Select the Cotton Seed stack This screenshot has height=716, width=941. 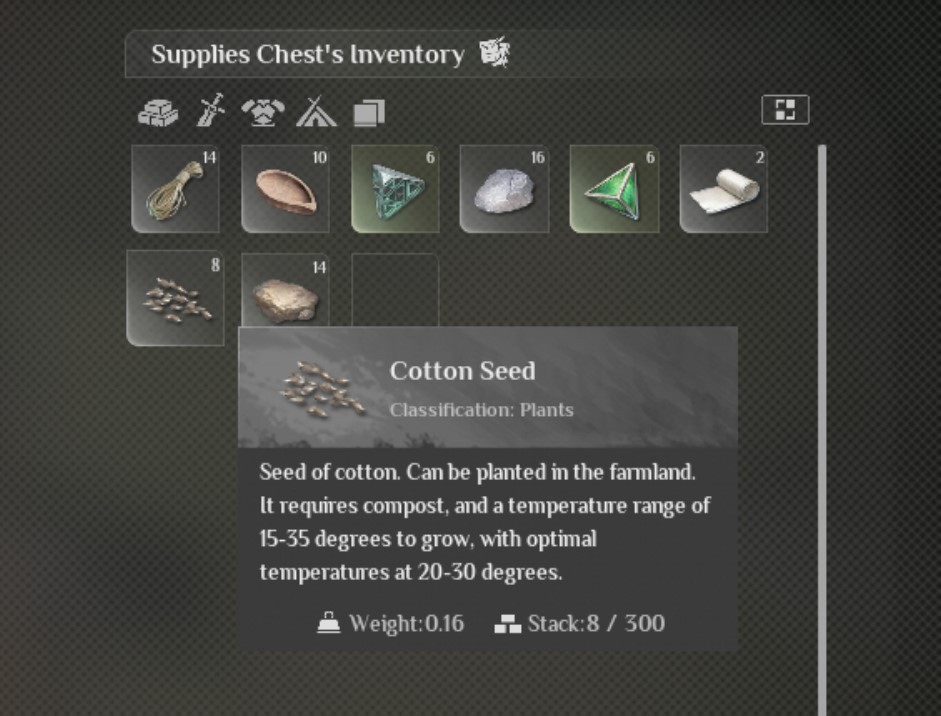tap(175, 298)
